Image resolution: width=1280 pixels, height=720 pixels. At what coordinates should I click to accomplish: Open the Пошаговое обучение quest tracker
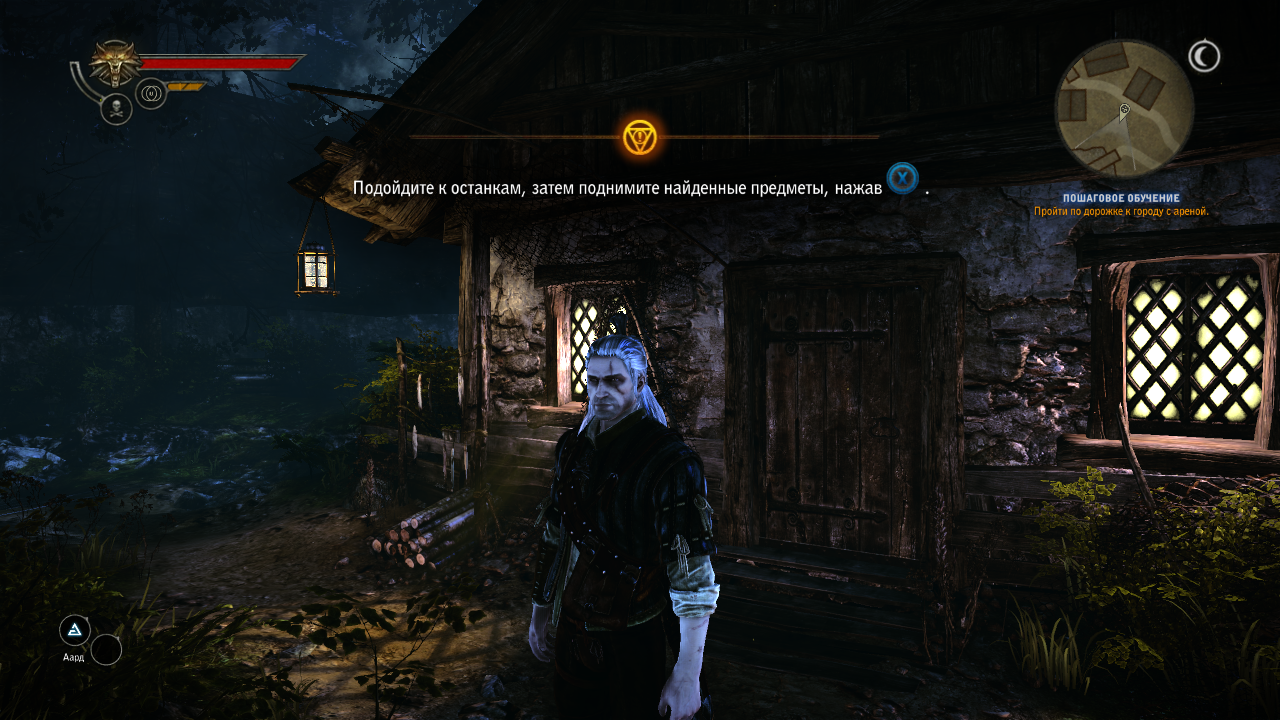point(1121,199)
